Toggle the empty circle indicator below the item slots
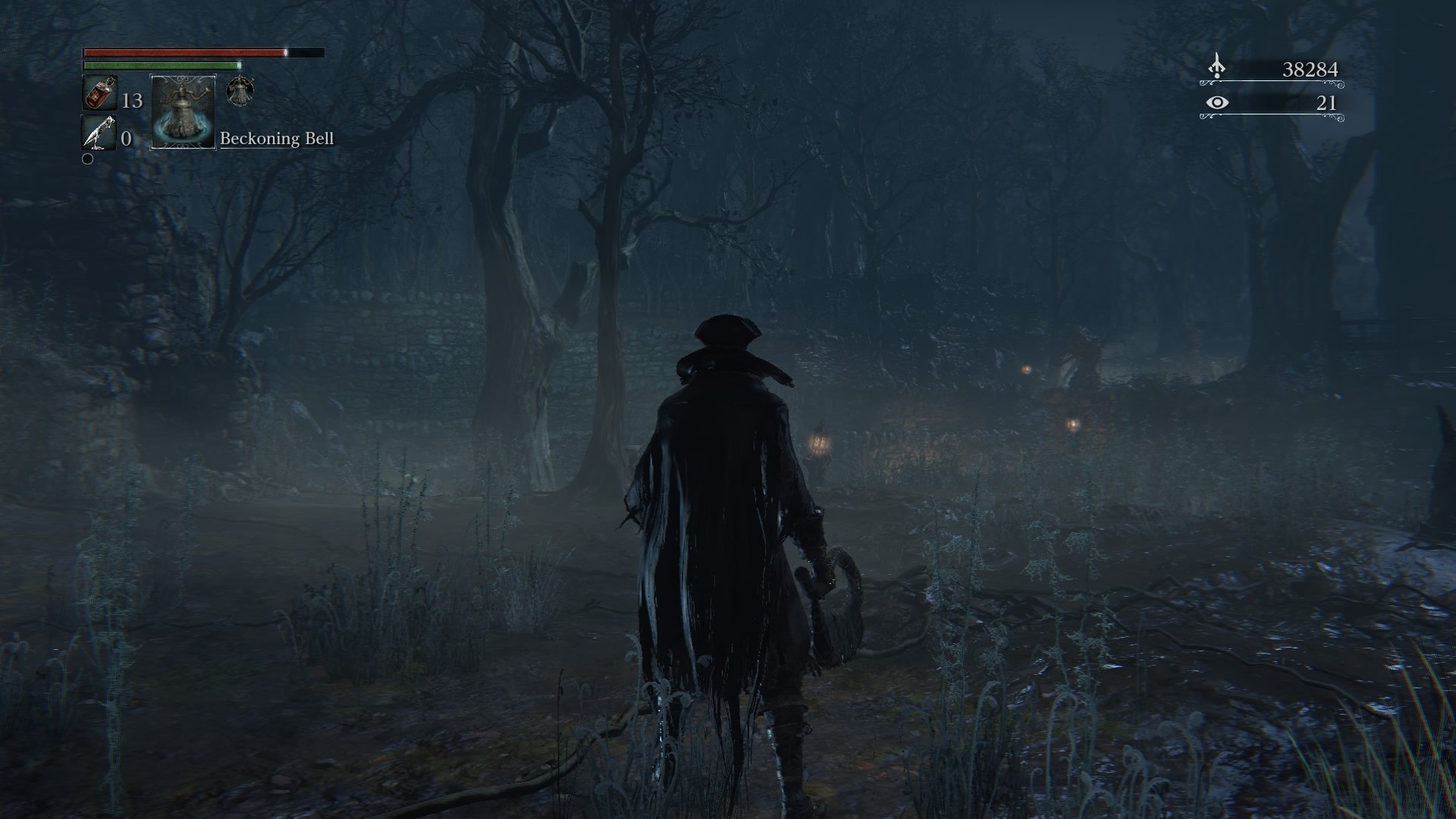The height and width of the screenshot is (819, 1456). [x=88, y=160]
